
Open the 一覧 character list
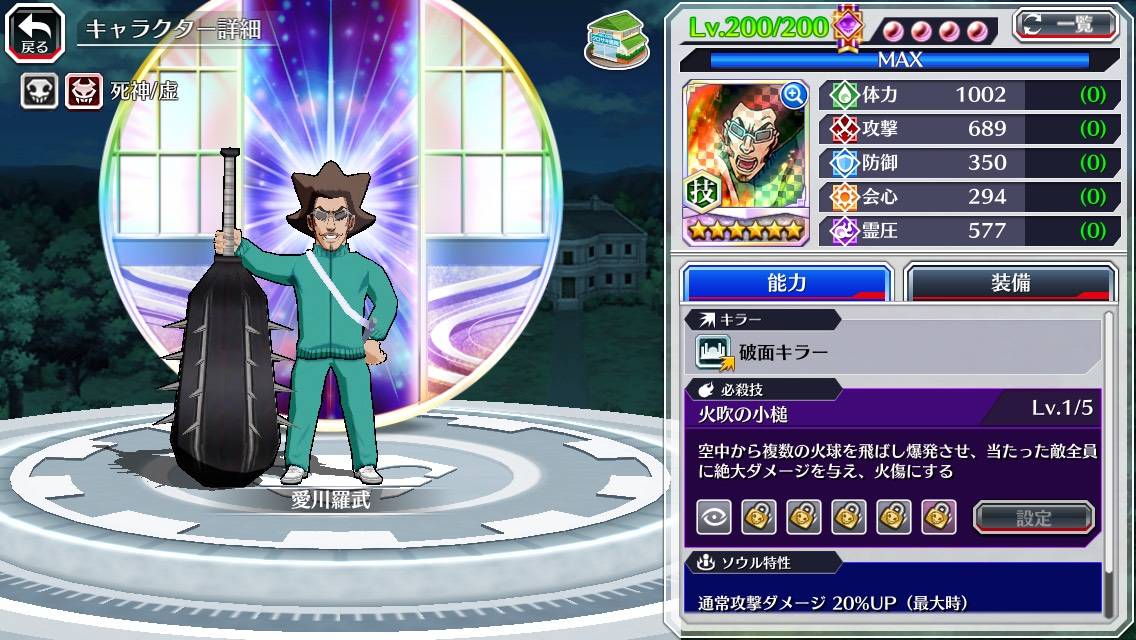[x=1066, y=25]
